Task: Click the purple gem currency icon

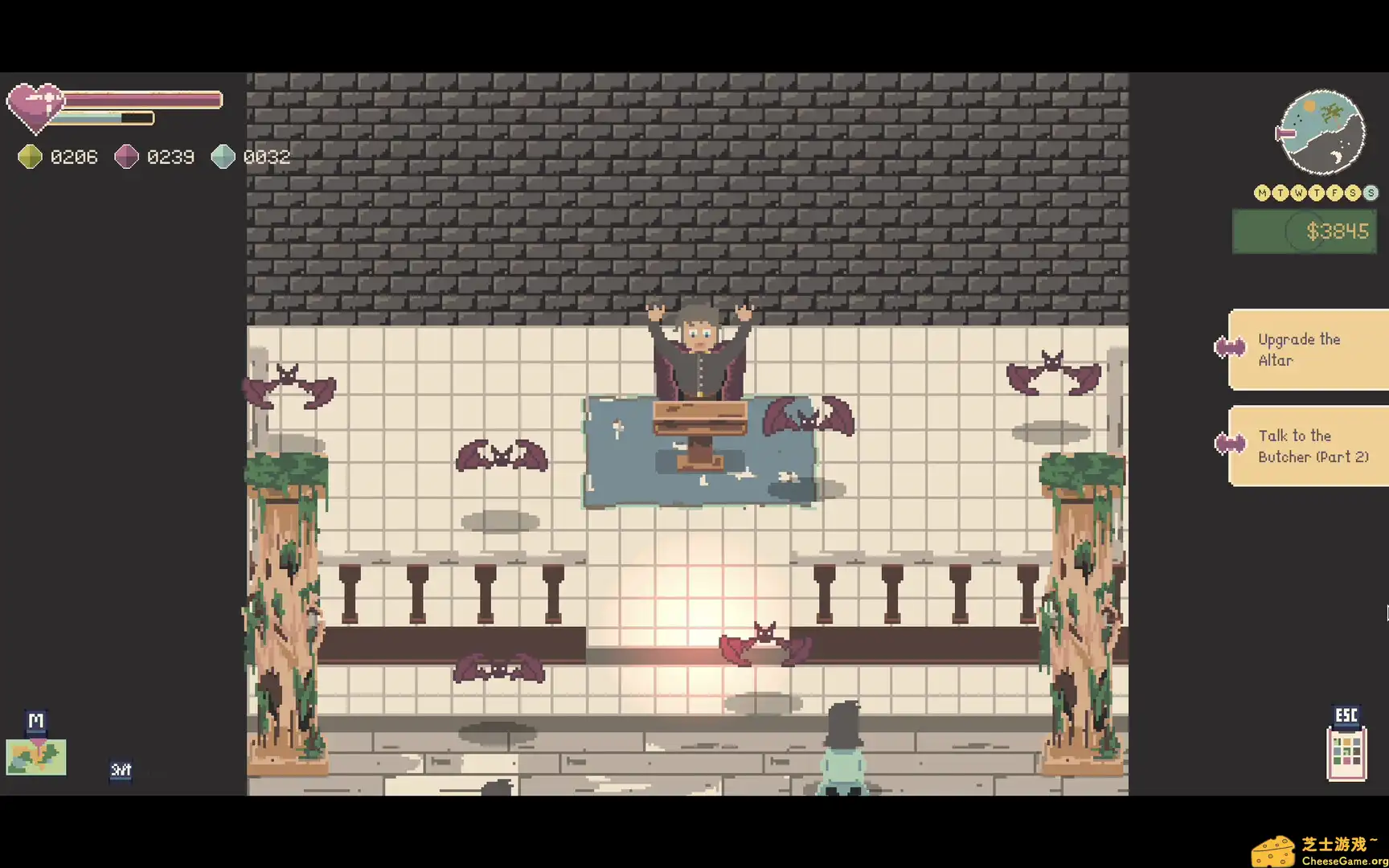Action: coord(127,157)
